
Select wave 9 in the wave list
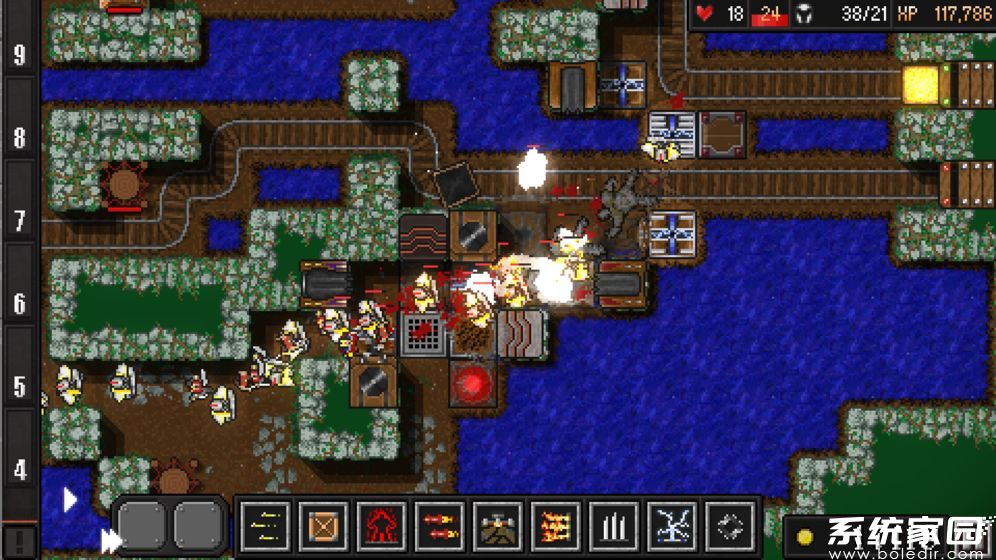[20, 53]
